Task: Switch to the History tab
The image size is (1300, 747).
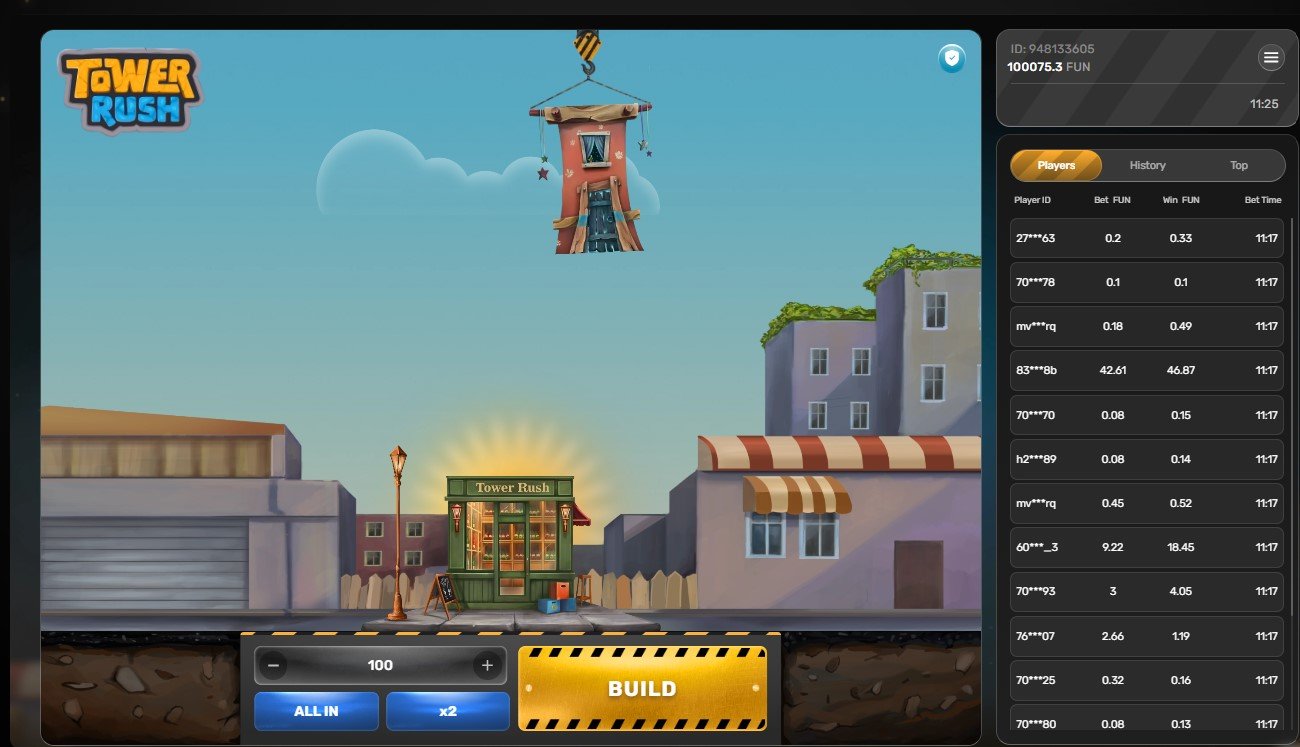Action: point(1147,165)
